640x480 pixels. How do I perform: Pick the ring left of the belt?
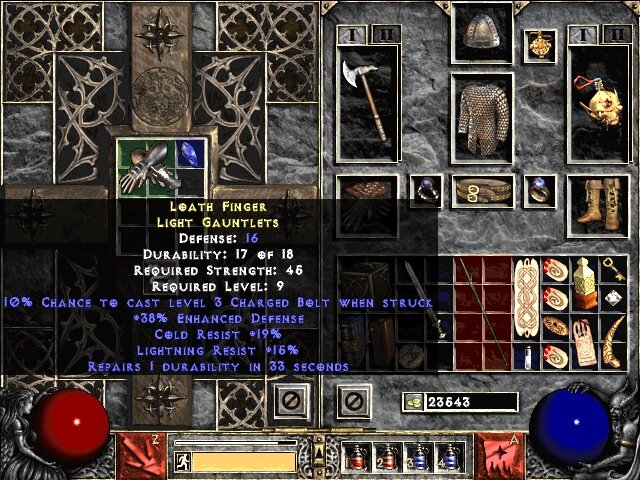tap(426, 189)
